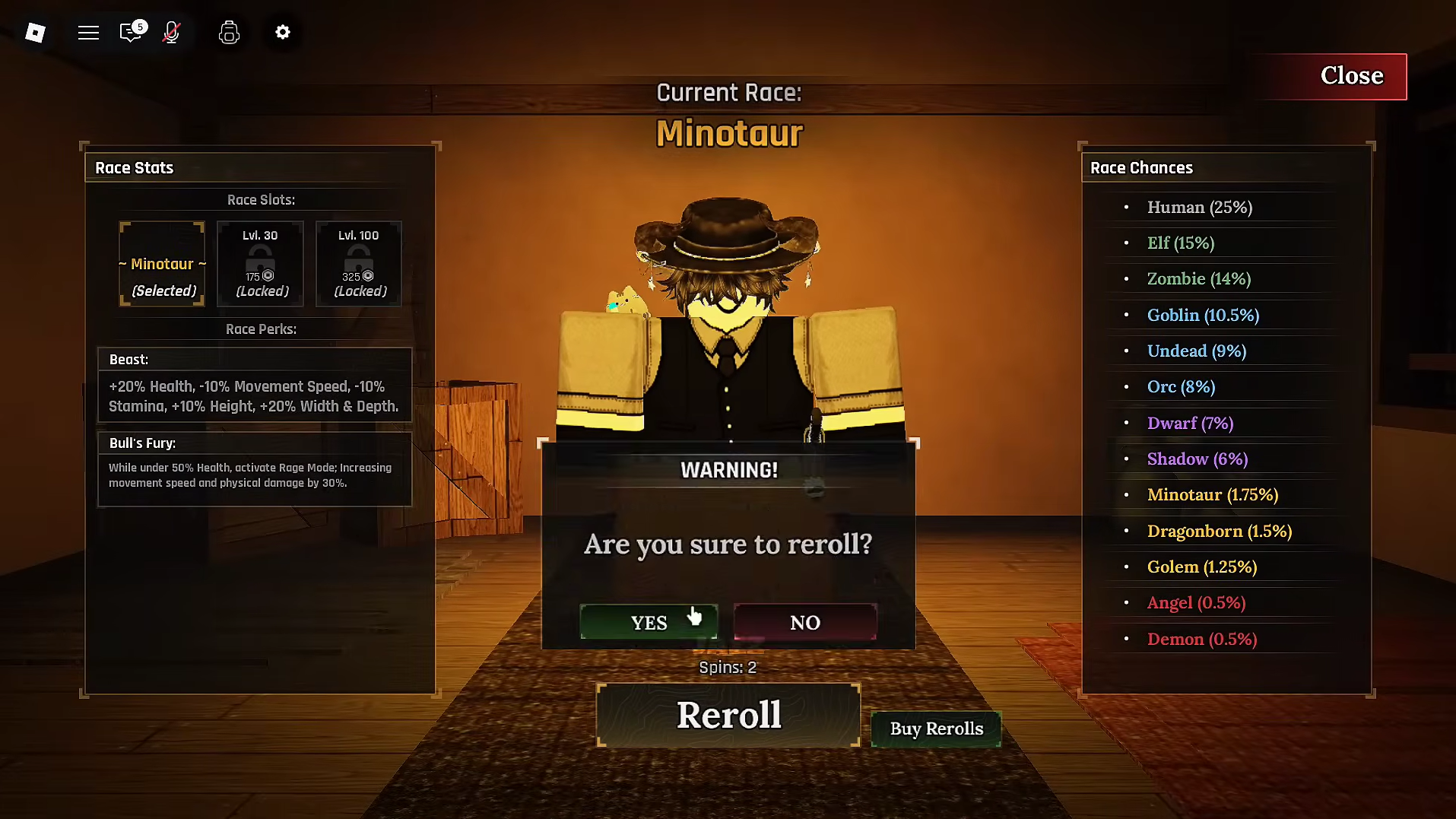Screen dimensions: 1456x819
Task: Open the Roblox main menu
Action: click(35, 32)
